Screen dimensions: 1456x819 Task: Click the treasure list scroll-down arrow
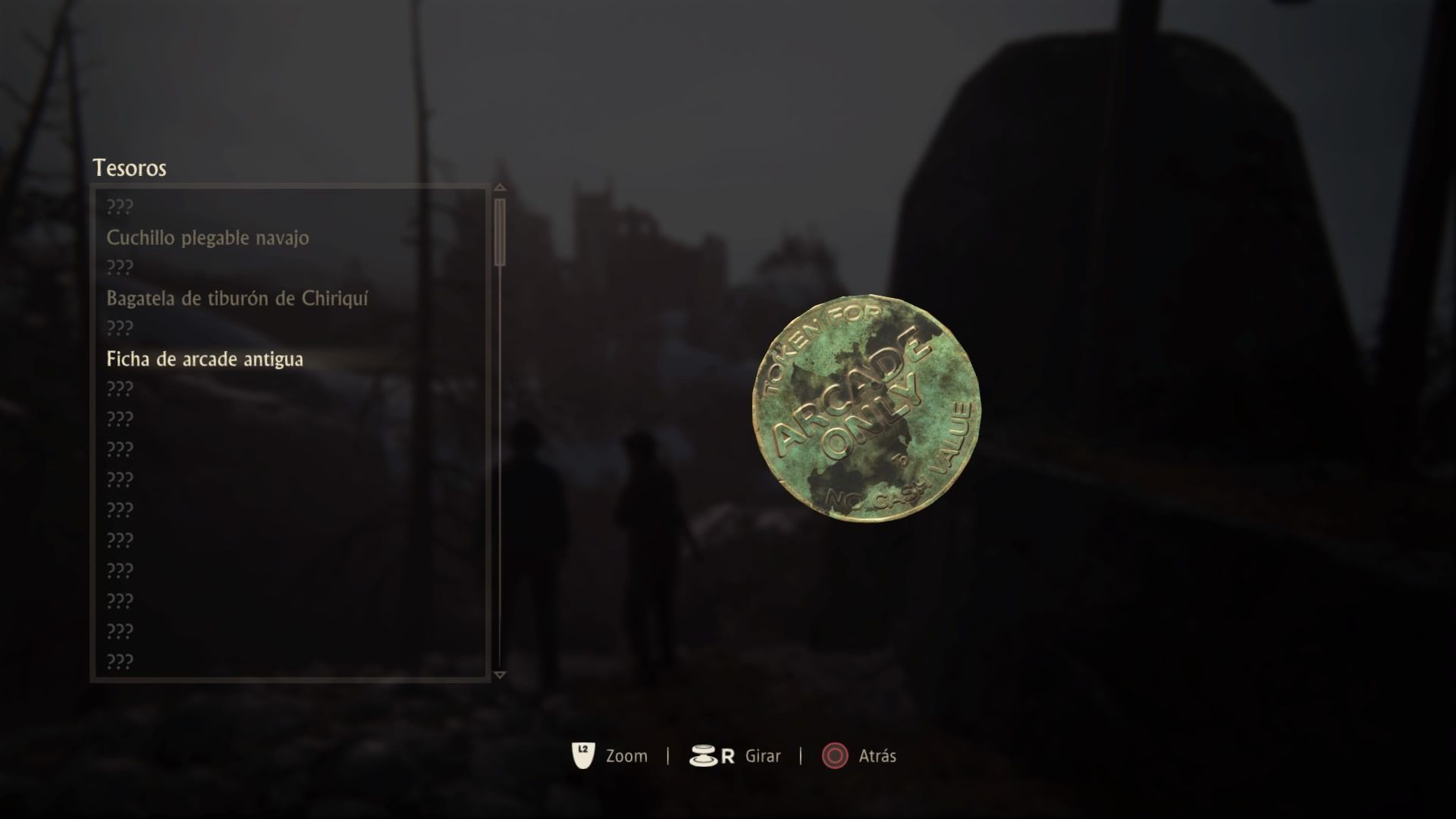[499, 674]
